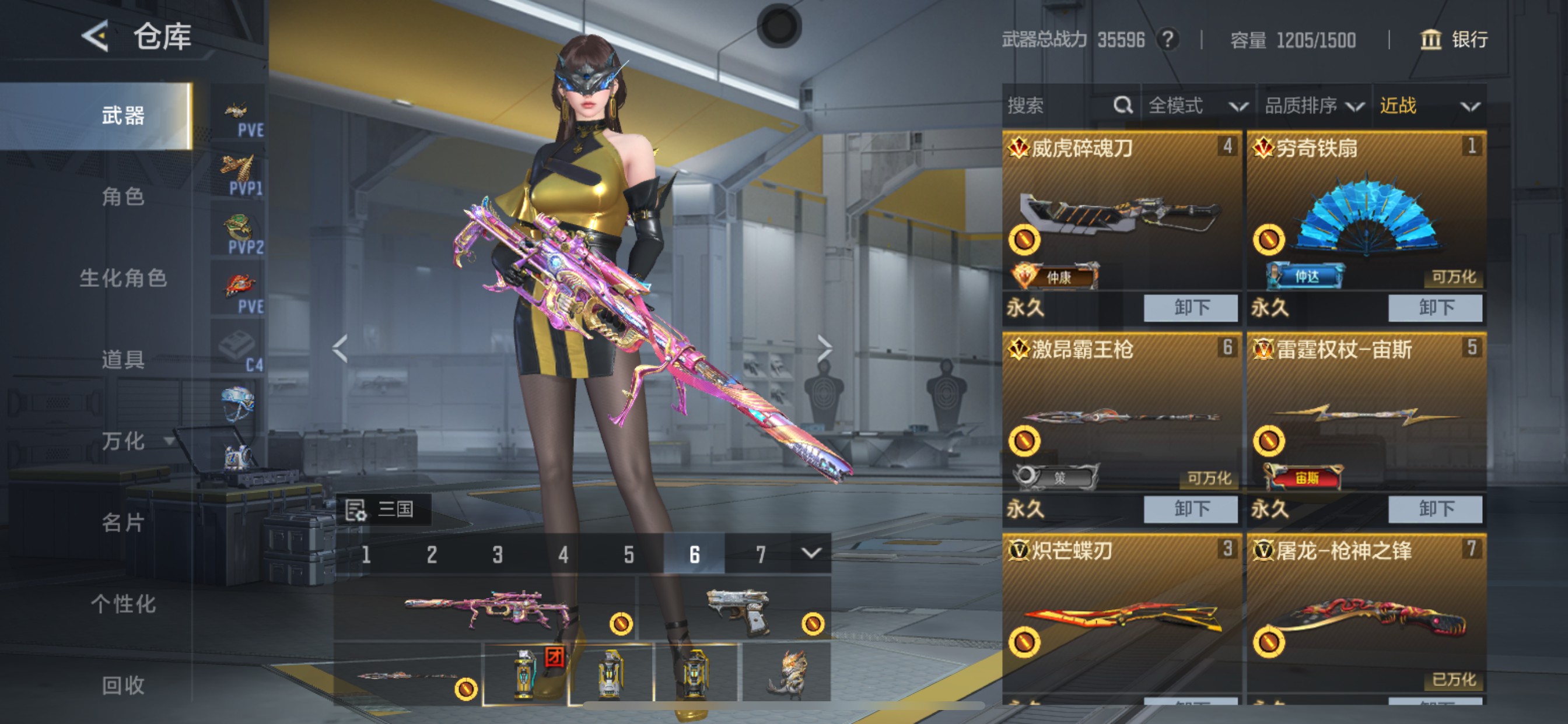Go to the 个性化 category
The height and width of the screenshot is (724, 1568).
[x=123, y=604]
